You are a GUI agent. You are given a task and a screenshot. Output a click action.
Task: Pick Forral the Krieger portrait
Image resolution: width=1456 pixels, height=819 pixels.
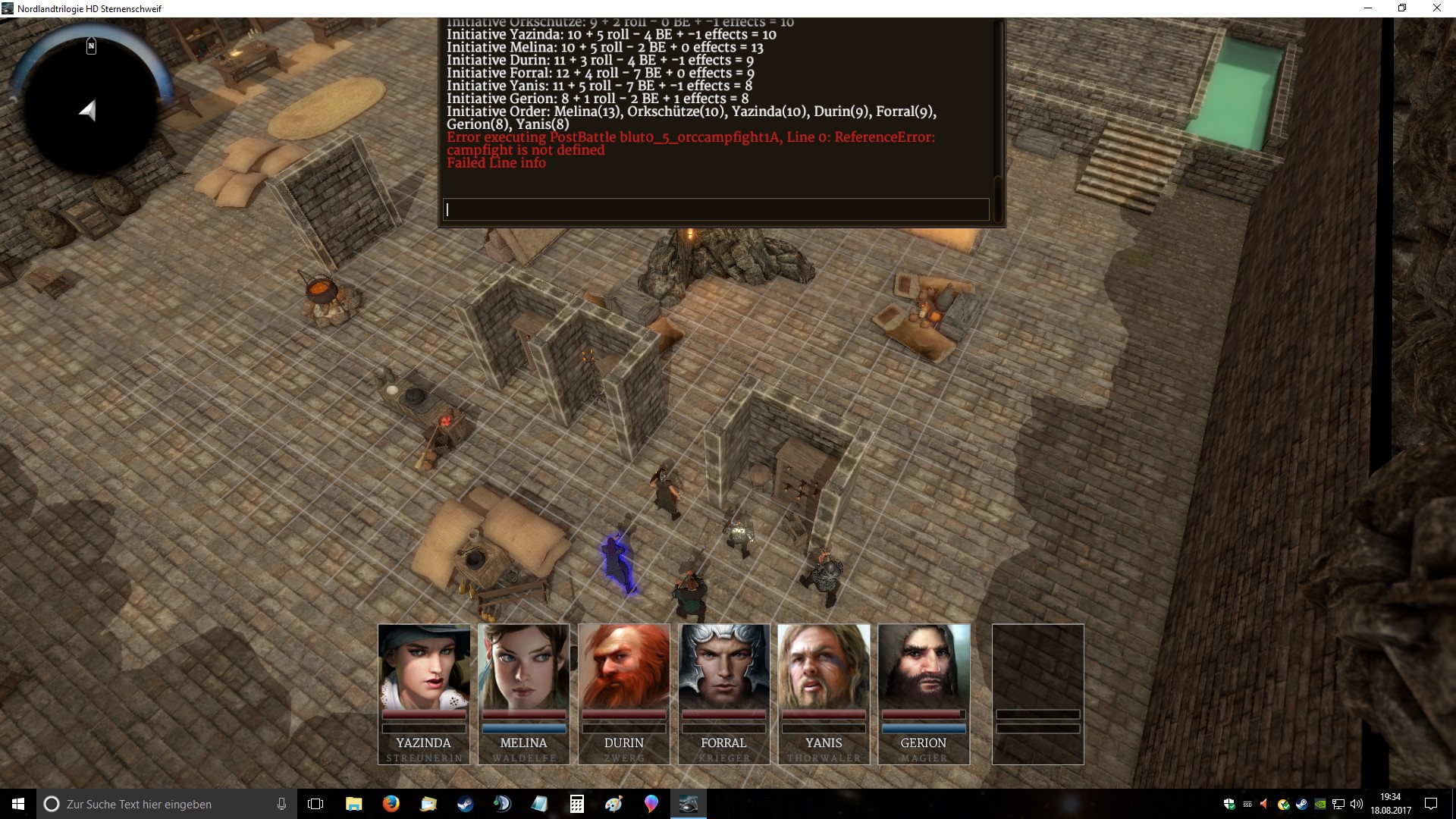(x=724, y=667)
